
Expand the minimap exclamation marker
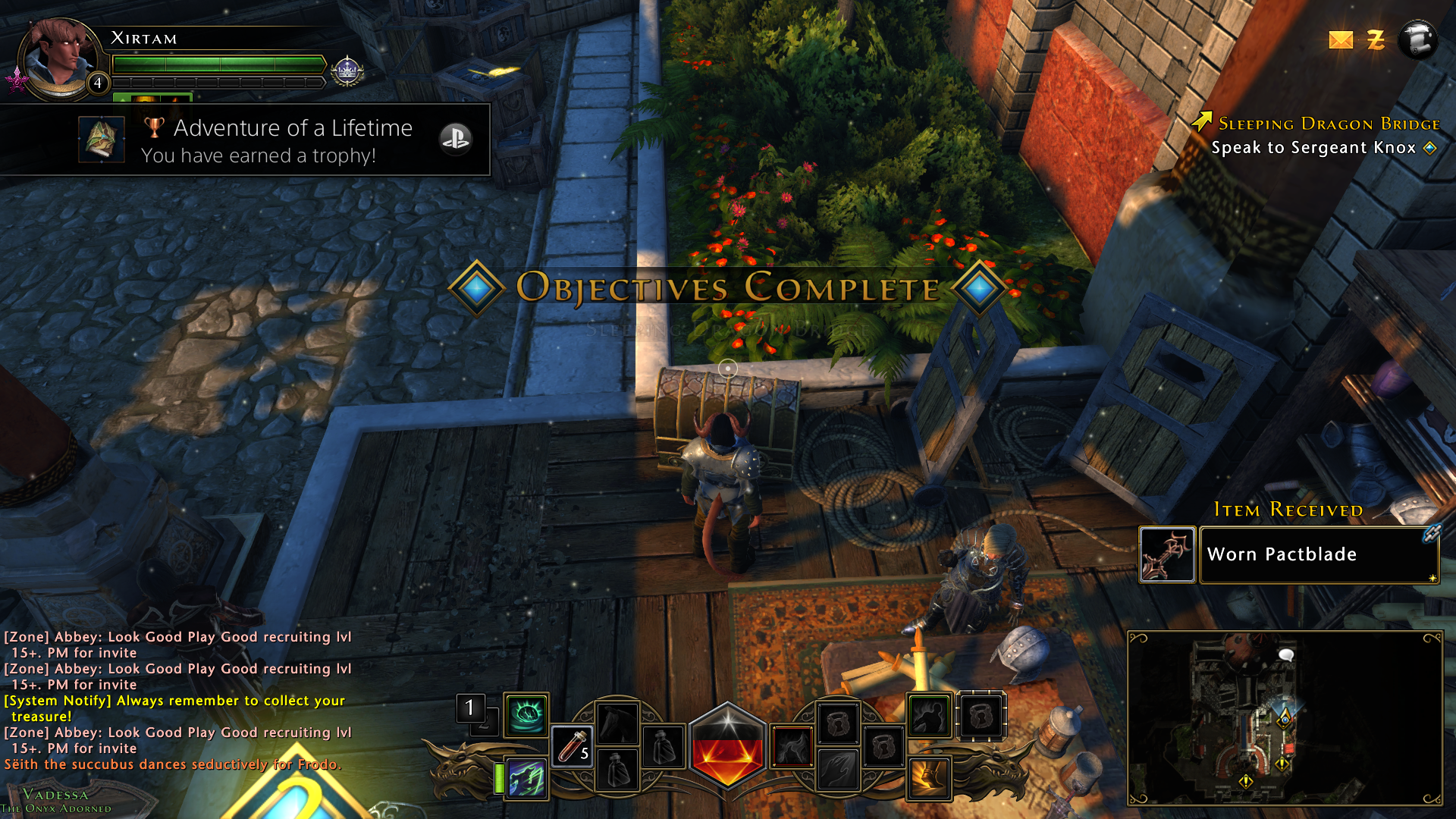1282,764
